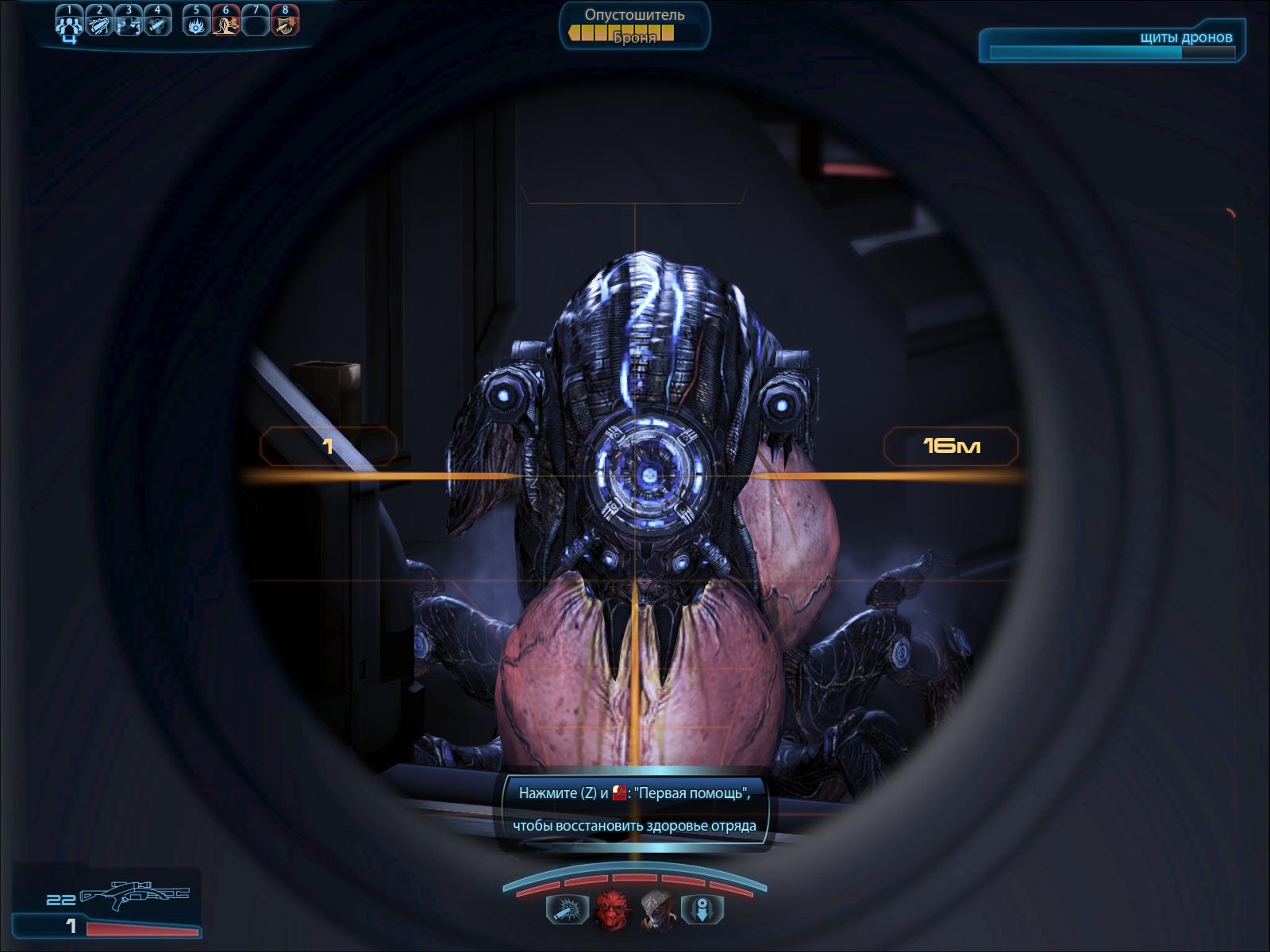Screen dimensions: 1270x952
Task: Trigger the blue flame power in slot 5
Action: pos(195,24)
